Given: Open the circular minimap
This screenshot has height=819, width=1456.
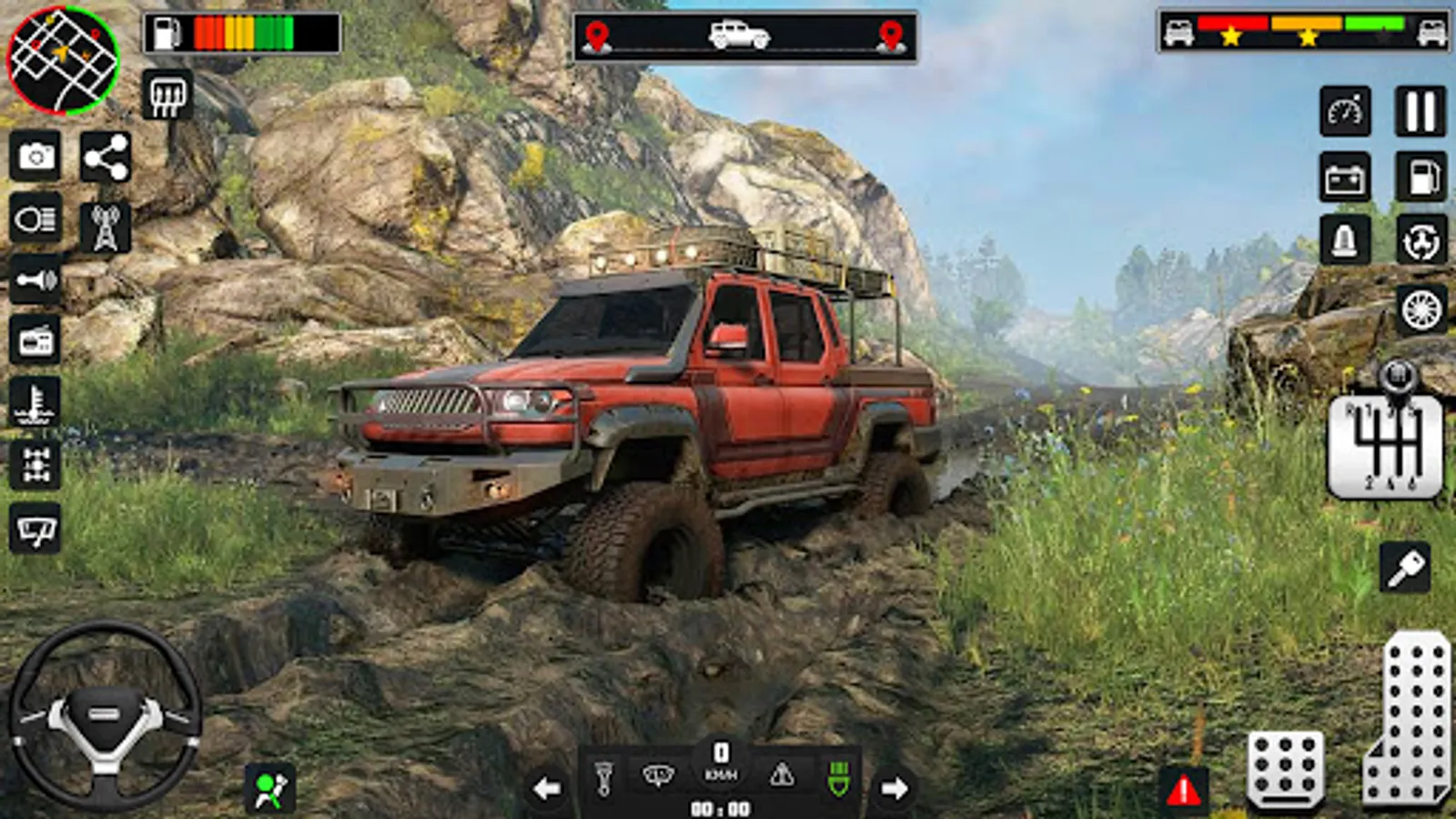Looking at the screenshot, I should pyautogui.click(x=62, y=60).
